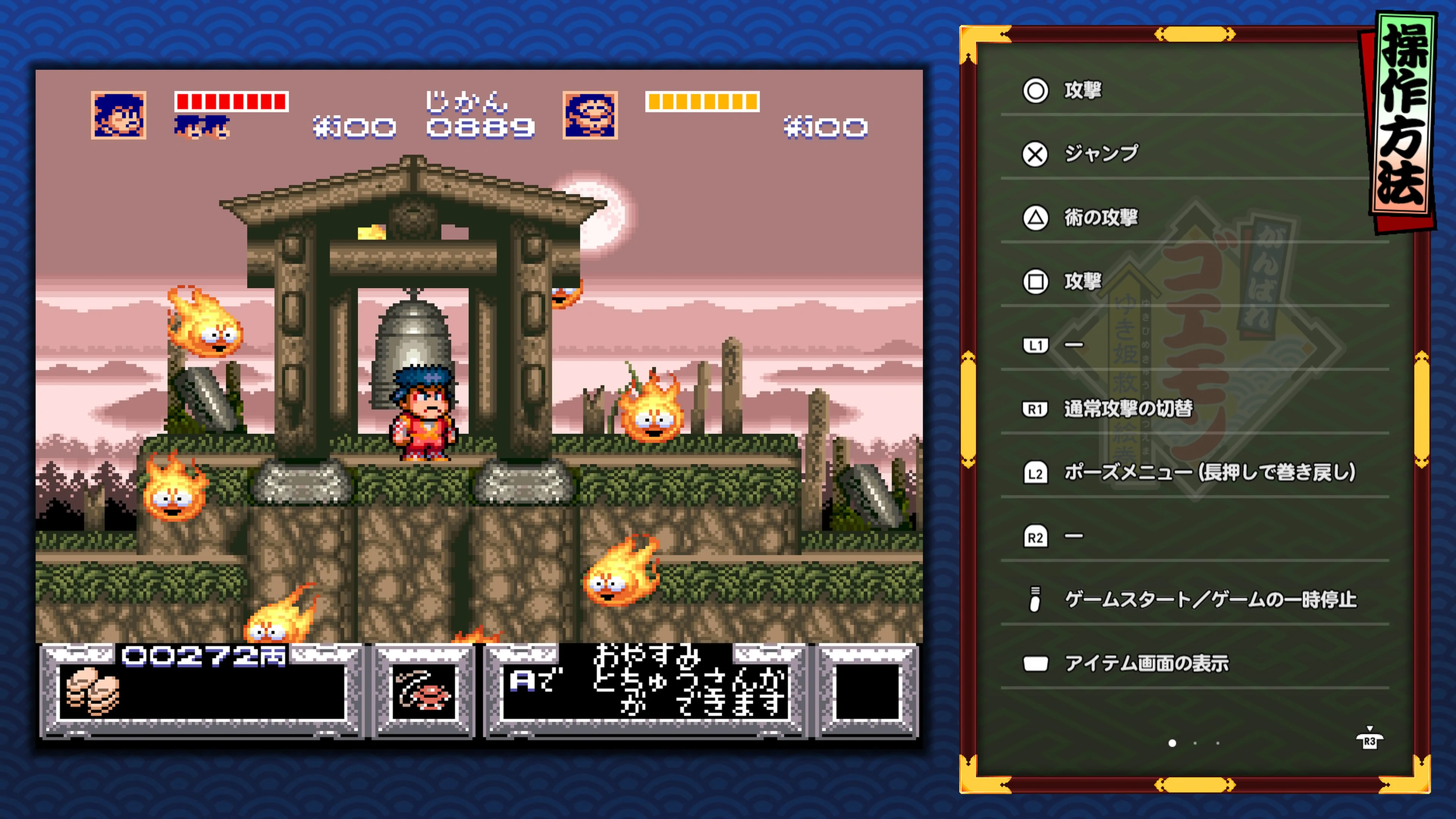Select the L1 button icon
The image size is (1456, 819).
1036,345
